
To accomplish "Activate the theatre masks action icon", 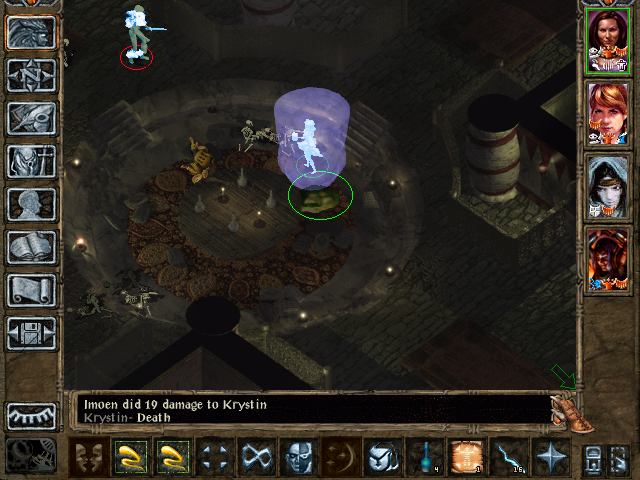I will (x=89, y=457).
